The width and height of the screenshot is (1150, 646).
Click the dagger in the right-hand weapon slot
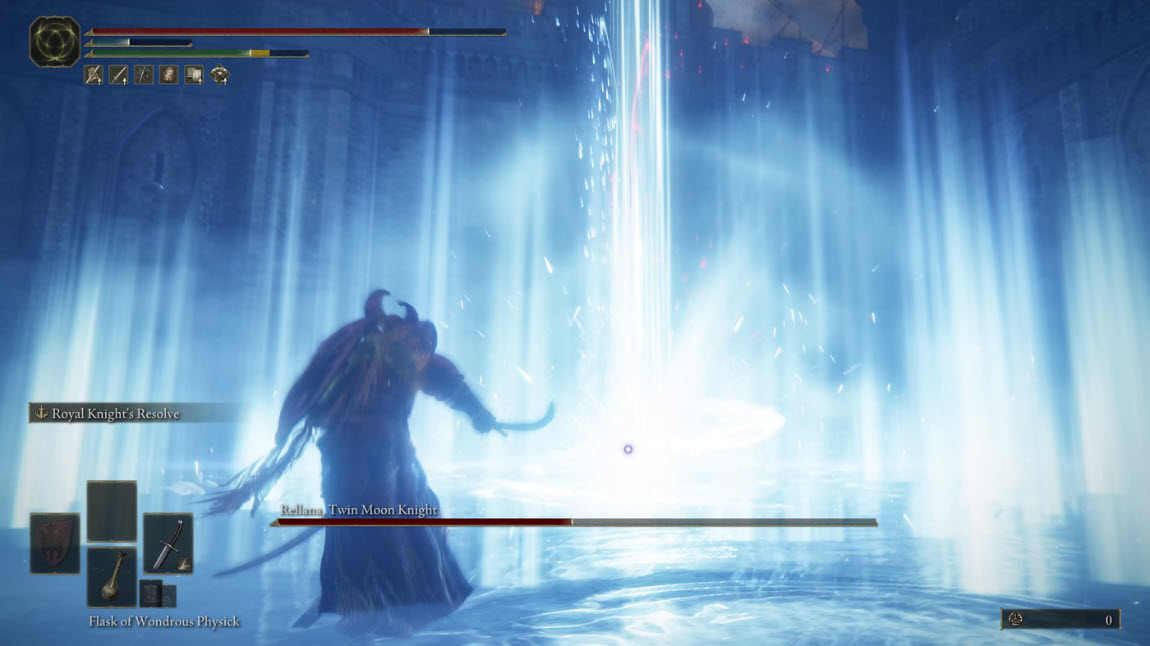coord(167,543)
